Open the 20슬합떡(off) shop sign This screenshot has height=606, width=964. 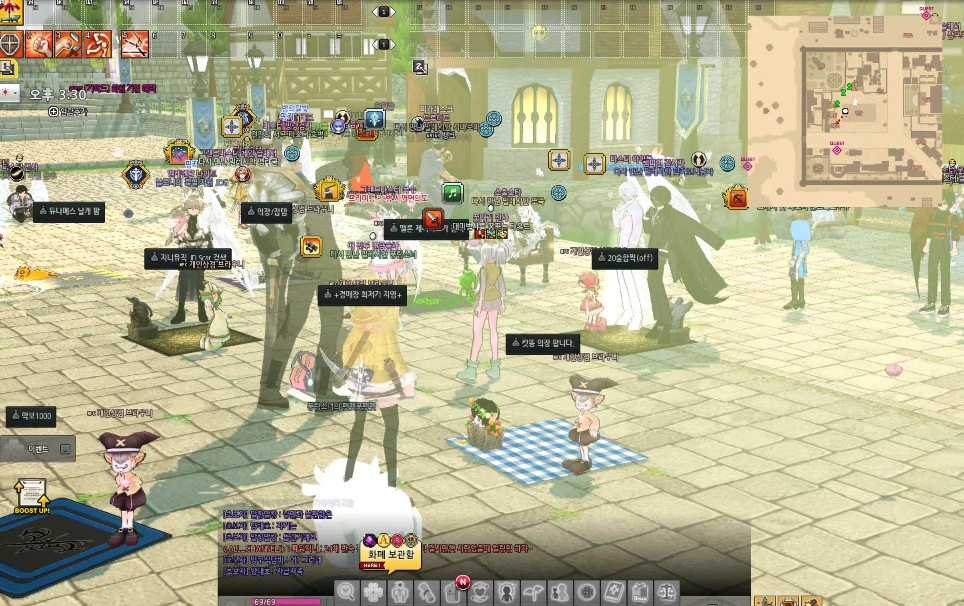[x=625, y=257]
